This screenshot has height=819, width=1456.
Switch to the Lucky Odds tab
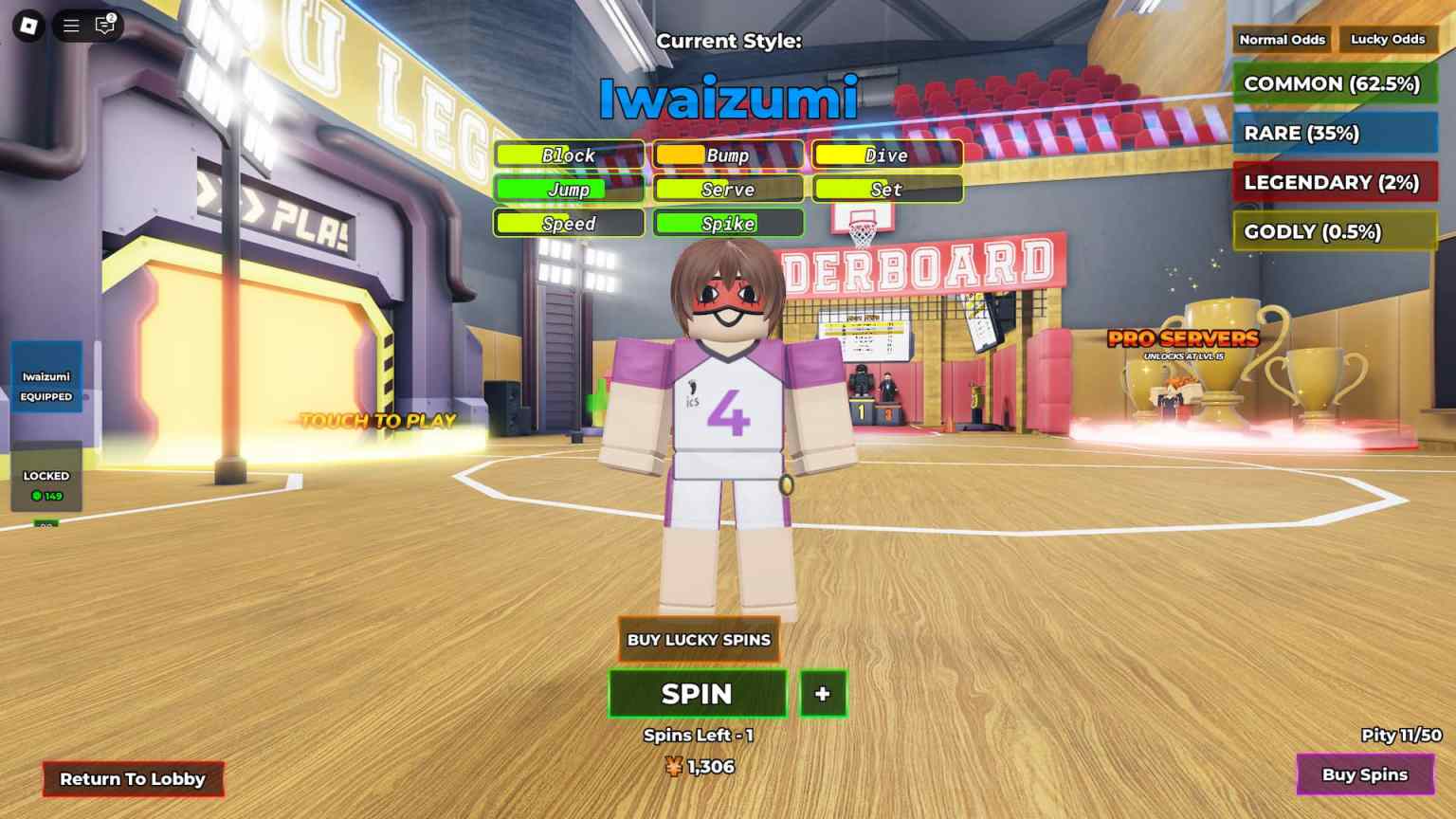pyautogui.click(x=1387, y=39)
